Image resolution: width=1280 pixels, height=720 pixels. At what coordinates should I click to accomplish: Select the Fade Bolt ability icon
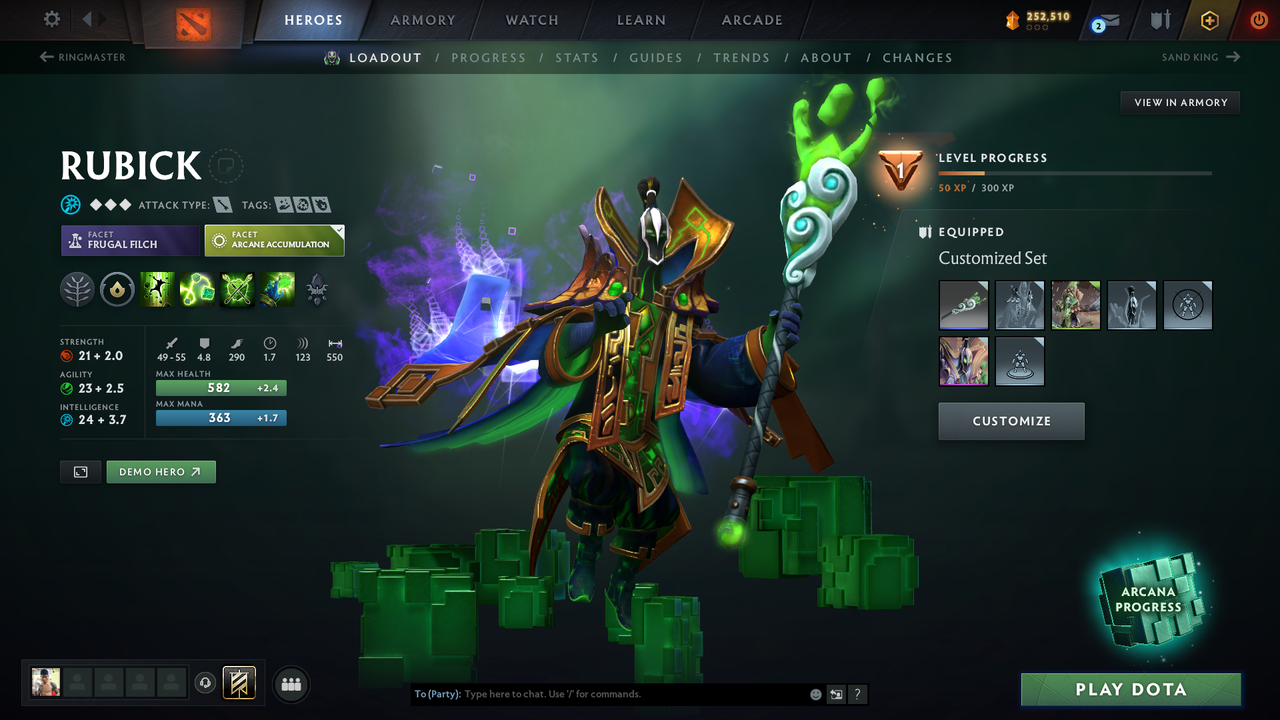197,289
